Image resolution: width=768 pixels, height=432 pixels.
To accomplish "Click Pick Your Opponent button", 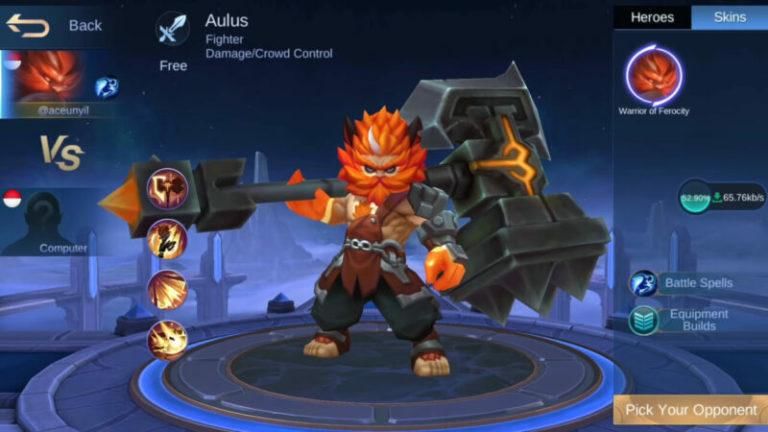I will (690, 409).
